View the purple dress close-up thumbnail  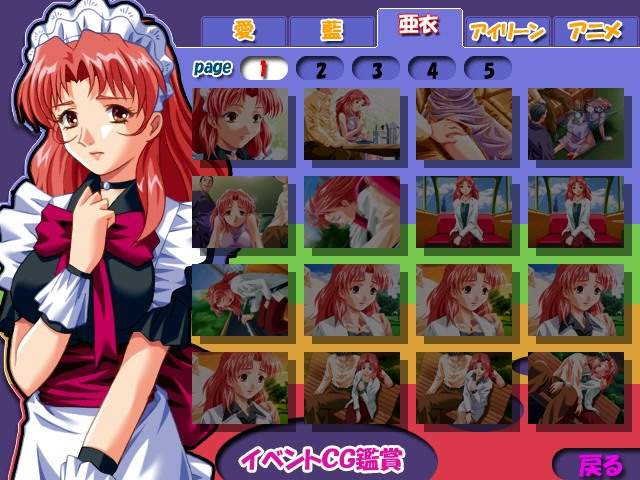click(x=463, y=124)
